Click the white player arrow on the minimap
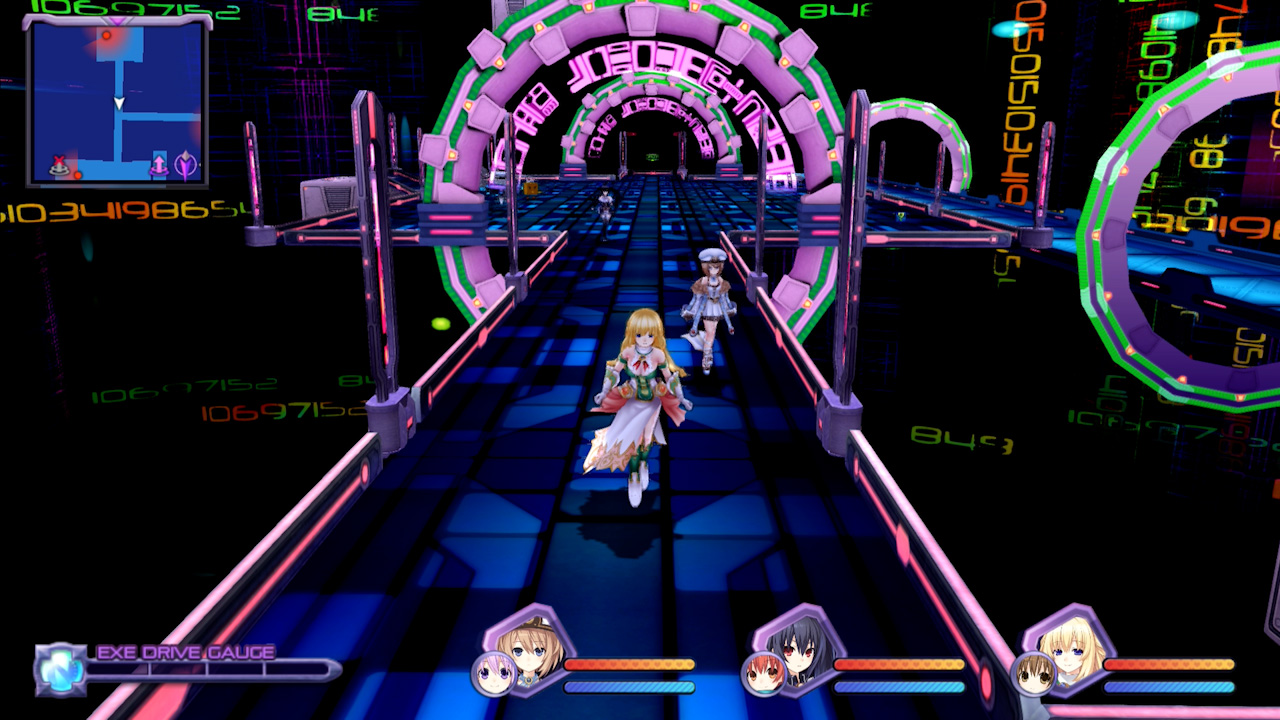 (x=119, y=103)
